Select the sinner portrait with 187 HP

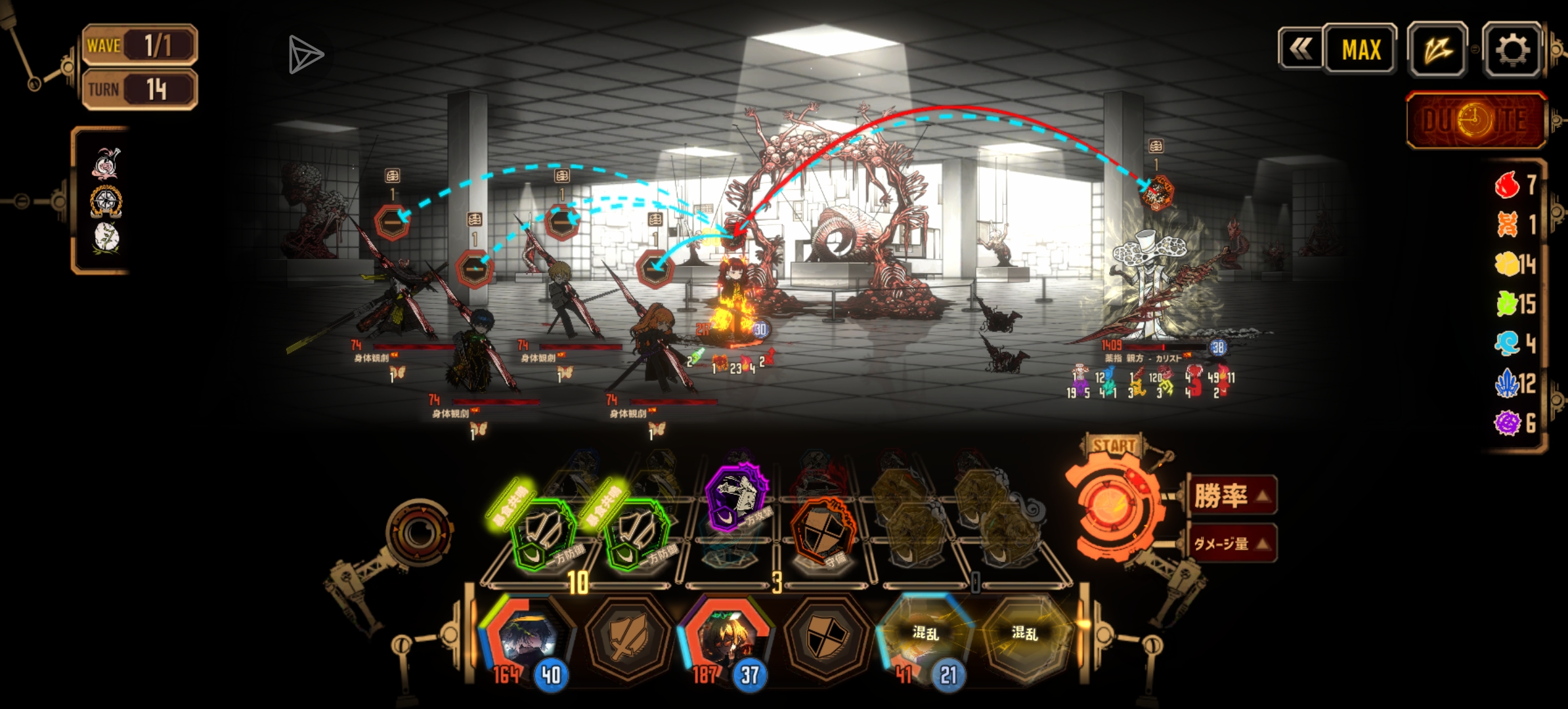pyautogui.click(x=726, y=638)
